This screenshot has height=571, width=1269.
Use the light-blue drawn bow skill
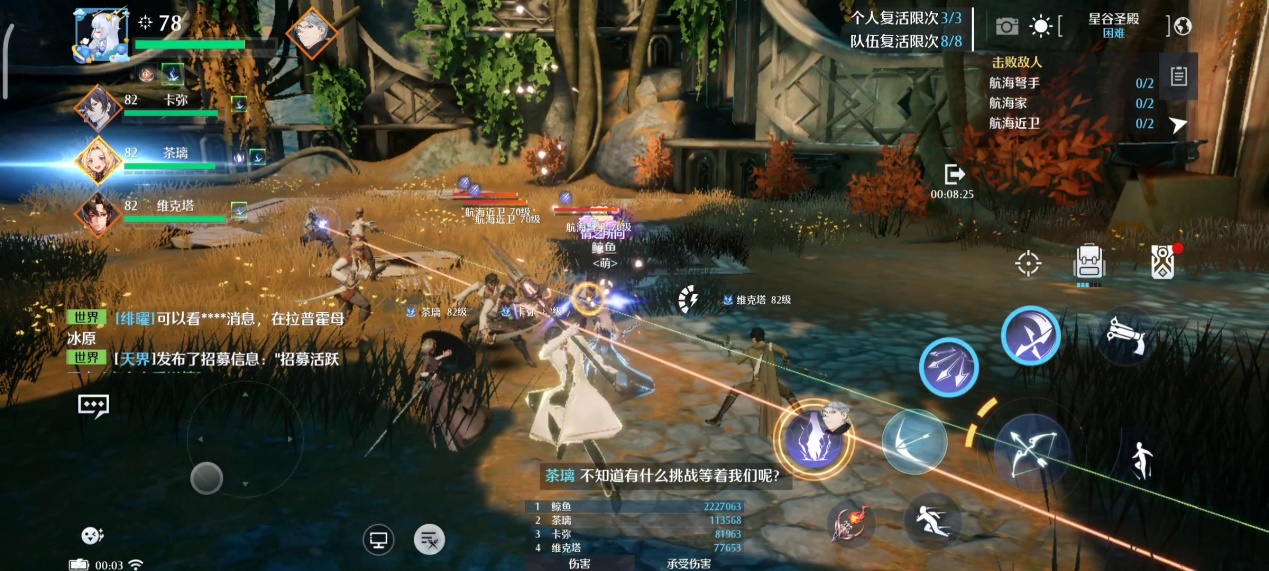pyautogui.click(x=914, y=441)
